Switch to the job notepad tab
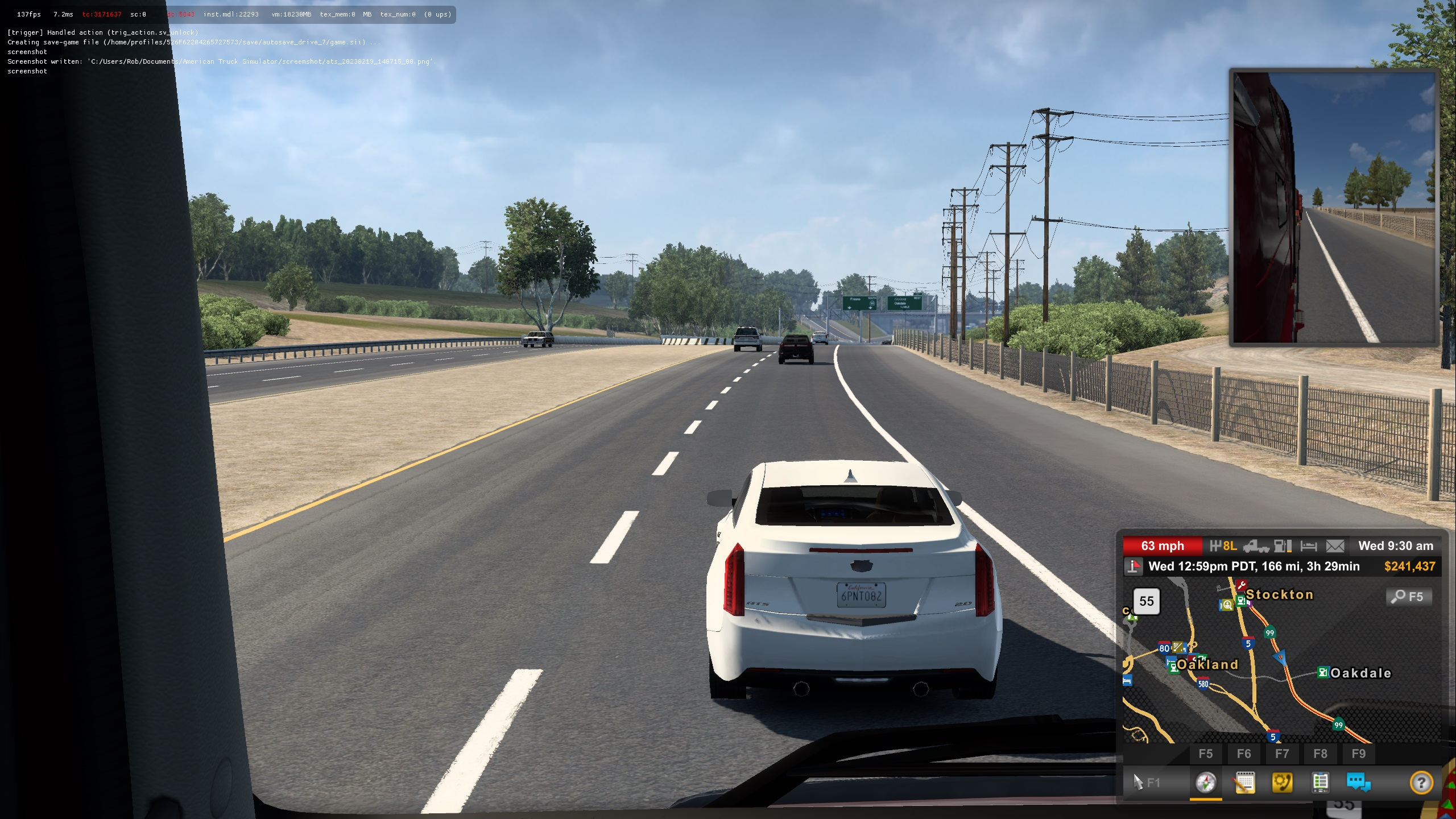The image size is (1456, 819). [1244, 783]
